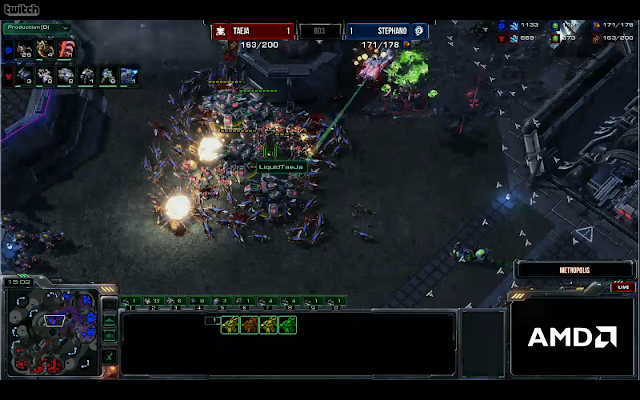Select the yellow unit wireframe in selection panel

(x=230, y=324)
